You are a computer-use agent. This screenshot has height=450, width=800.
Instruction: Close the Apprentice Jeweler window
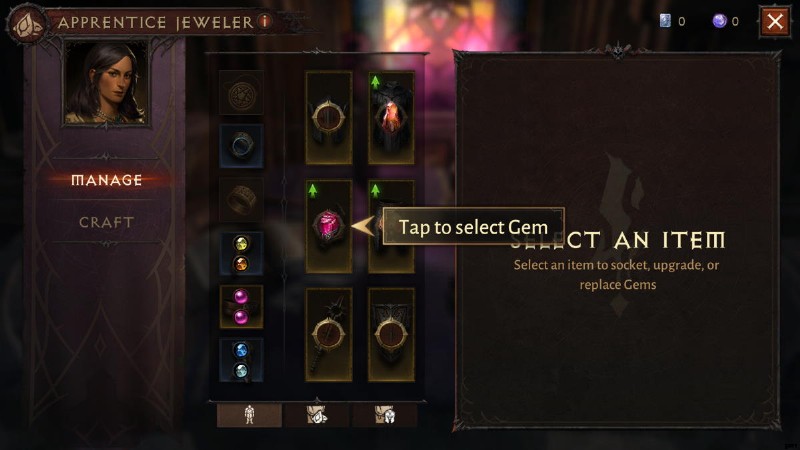coord(774,21)
